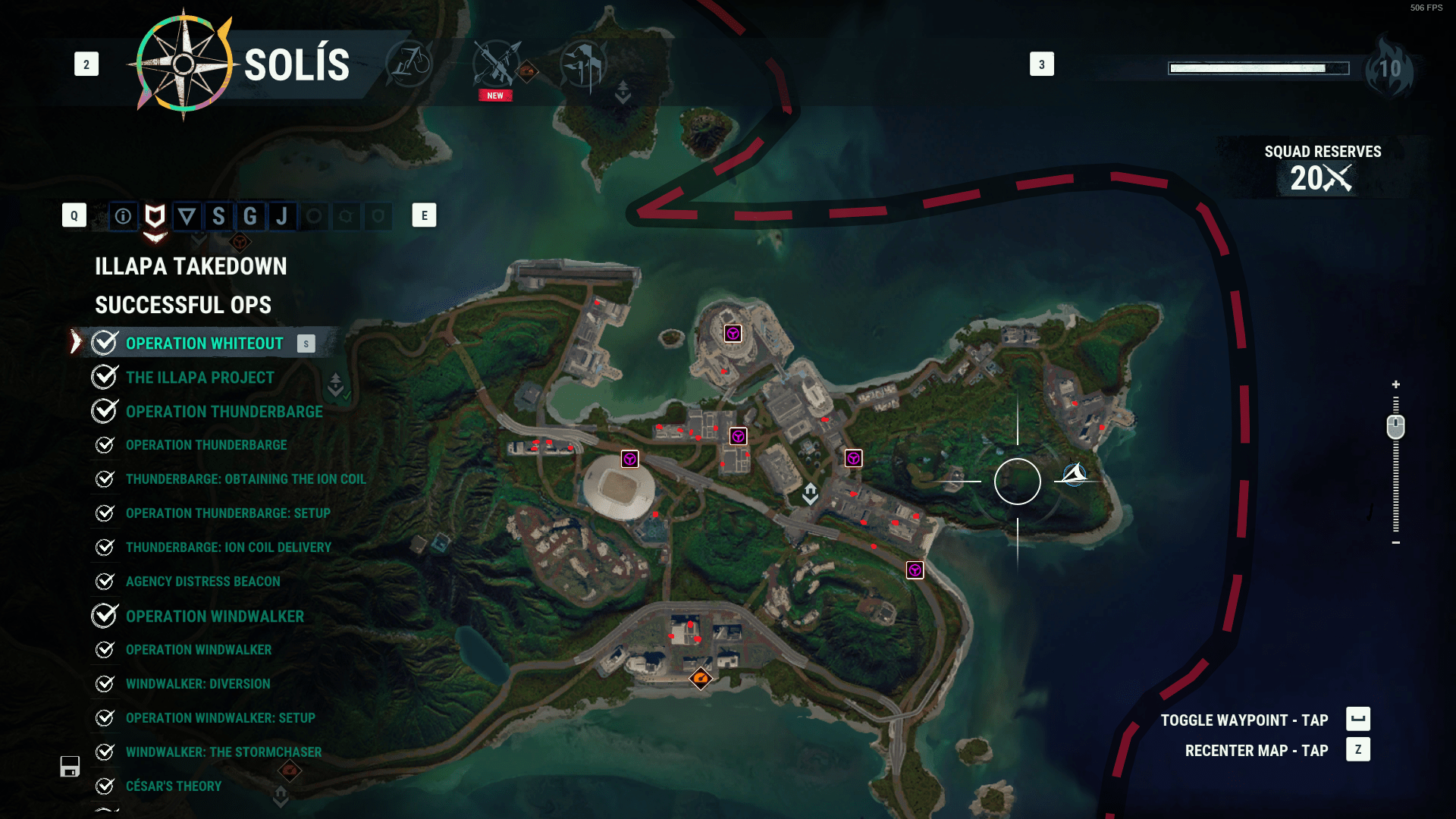This screenshot has height=819, width=1456.
Task: Select Operation Whiteout in the ops list
Action: (204, 344)
